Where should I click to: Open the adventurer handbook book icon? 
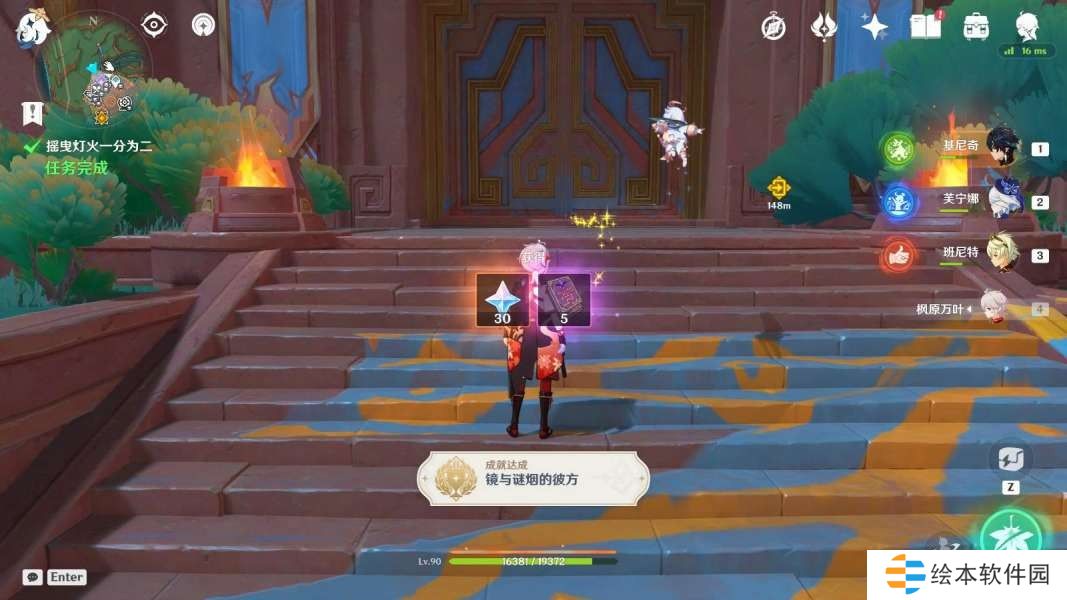(x=926, y=27)
